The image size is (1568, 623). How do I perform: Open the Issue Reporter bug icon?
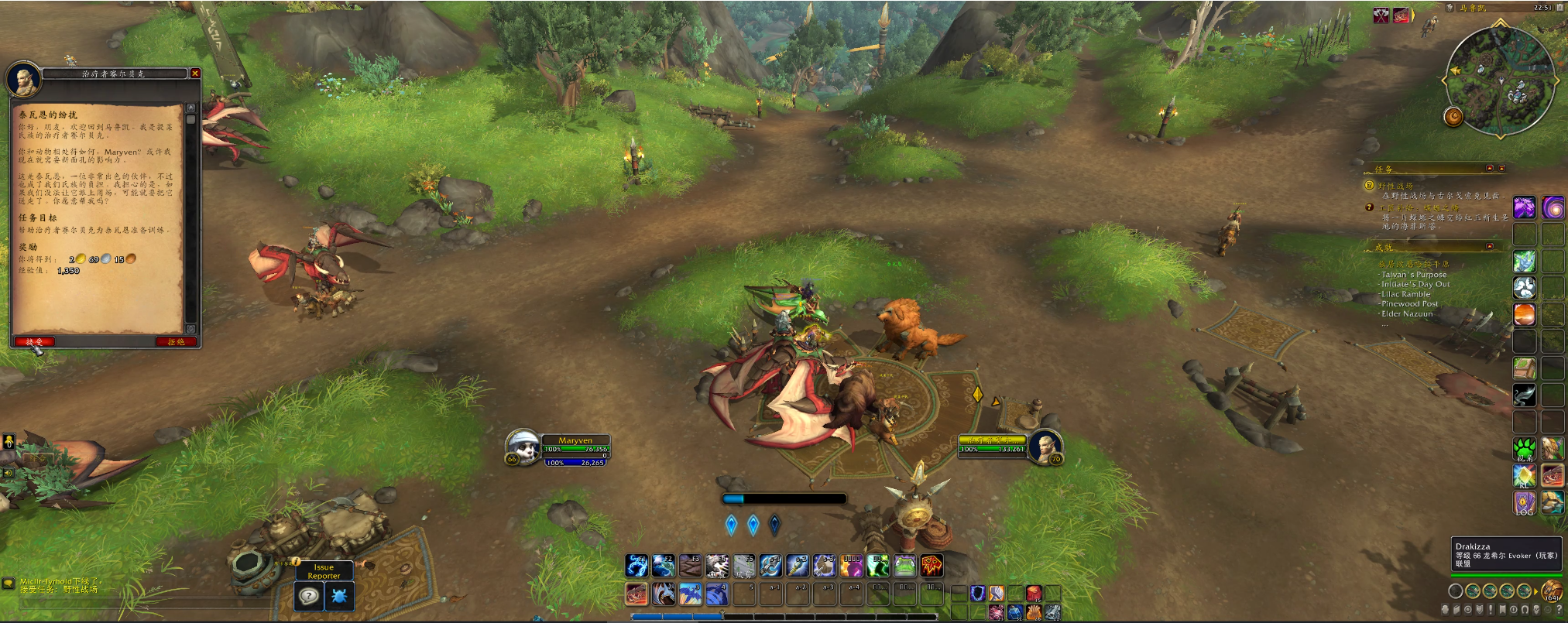339,596
